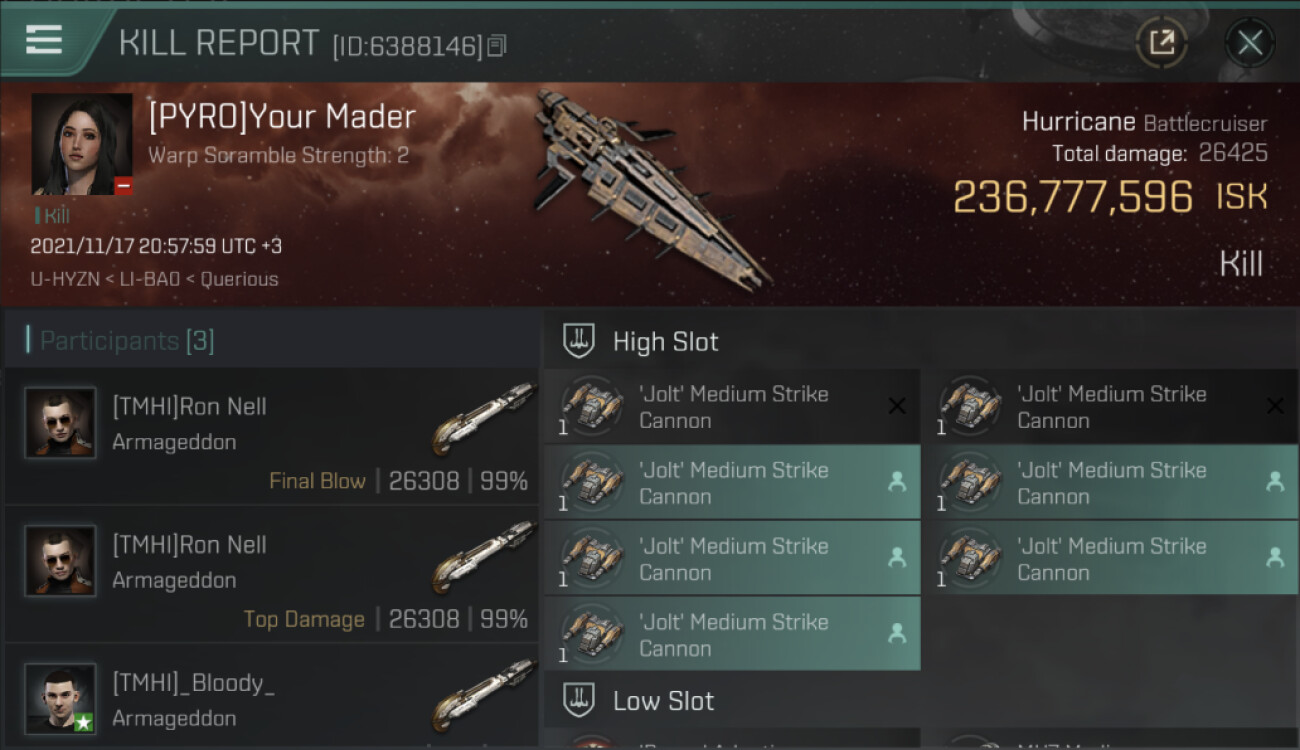The width and height of the screenshot is (1300, 750).
Task: Select Ron Nell's Final Blow entry
Action: point(272,436)
